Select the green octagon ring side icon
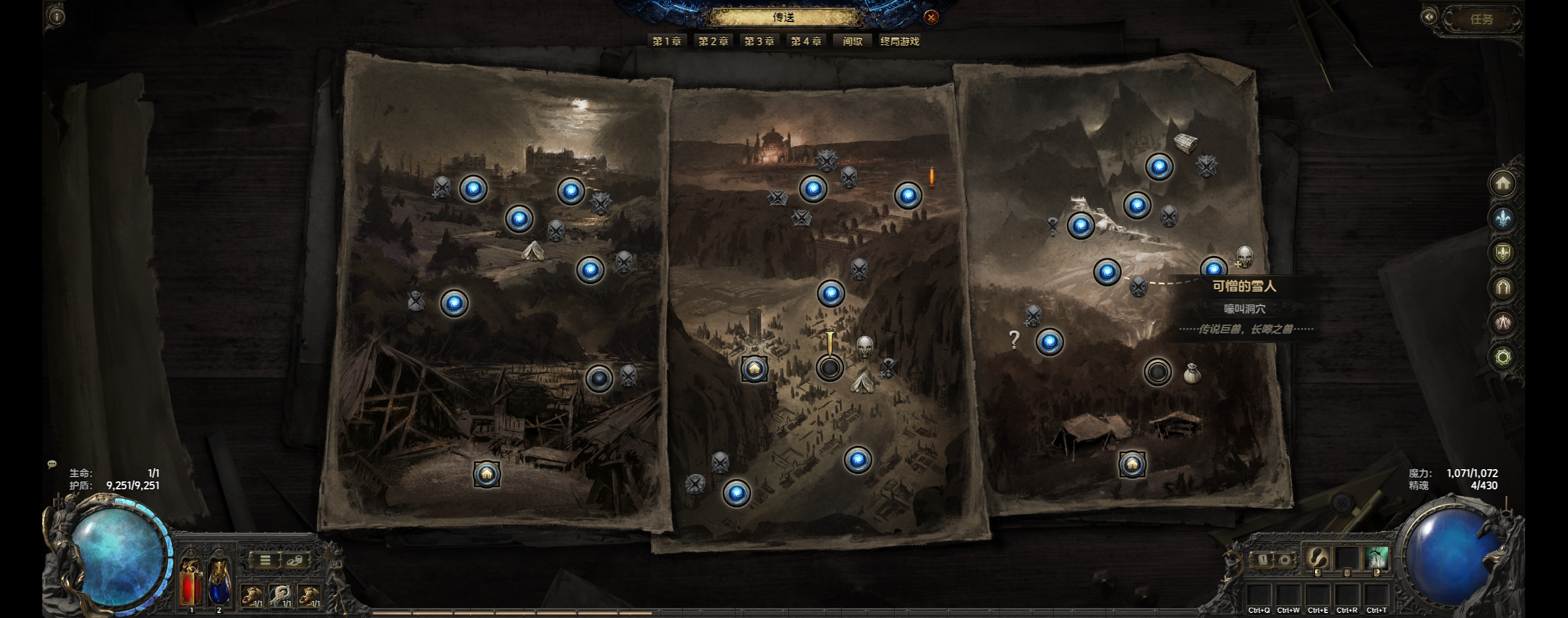 pyautogui.click(x=1502, y=357)
